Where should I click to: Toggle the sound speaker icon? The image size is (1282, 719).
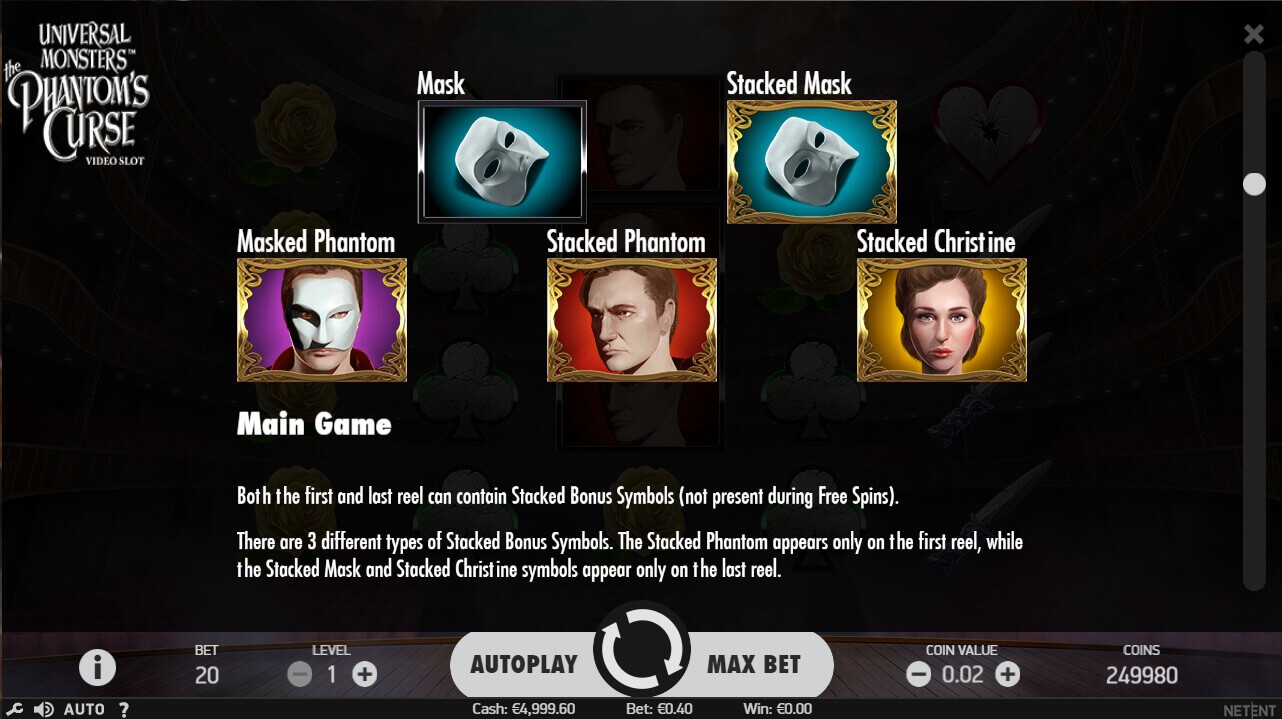coord(43,709)
